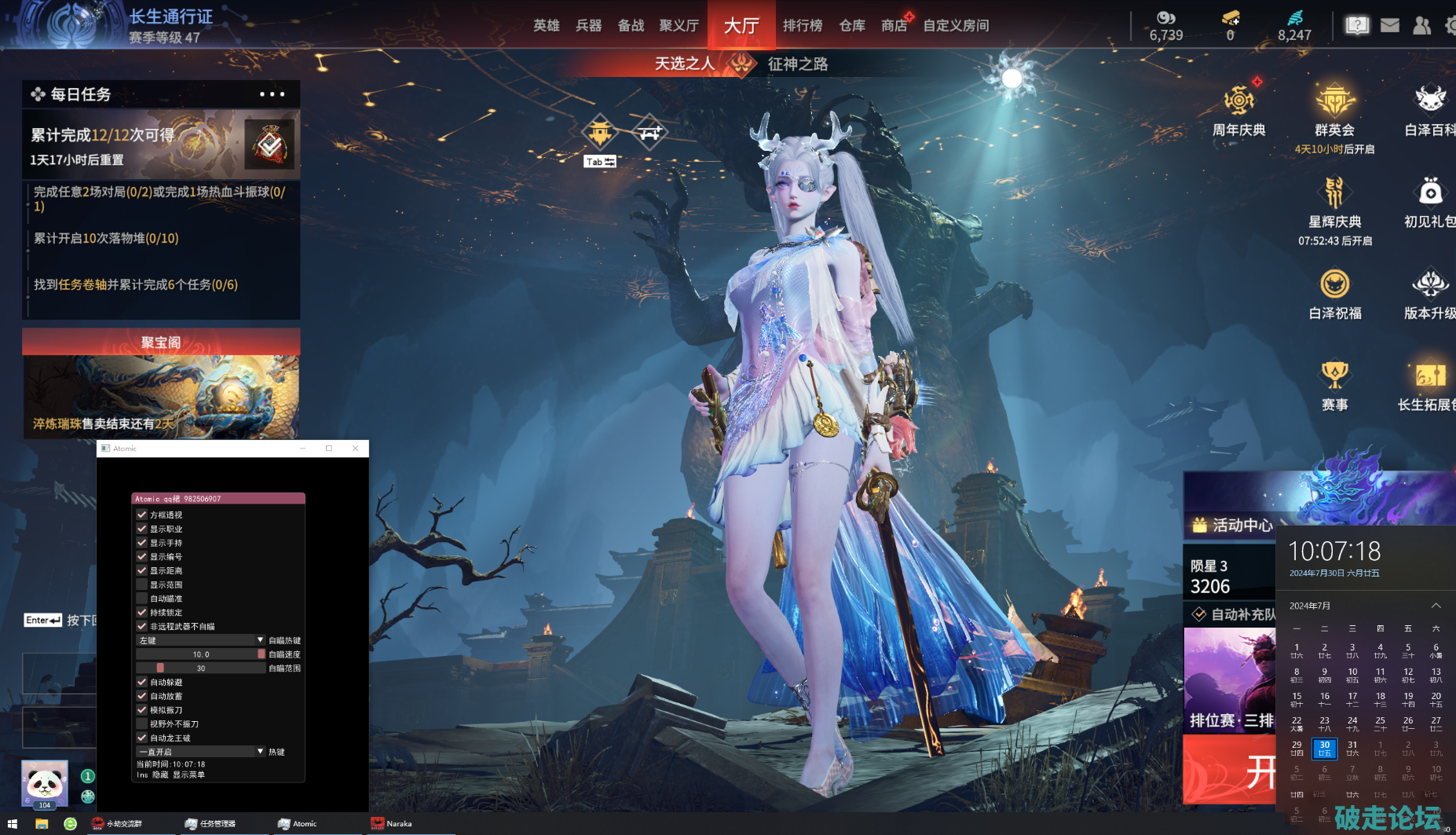1456x835 pixels.
Task: Select the 征神之路 mode tab
Action: tap(797, 64)
